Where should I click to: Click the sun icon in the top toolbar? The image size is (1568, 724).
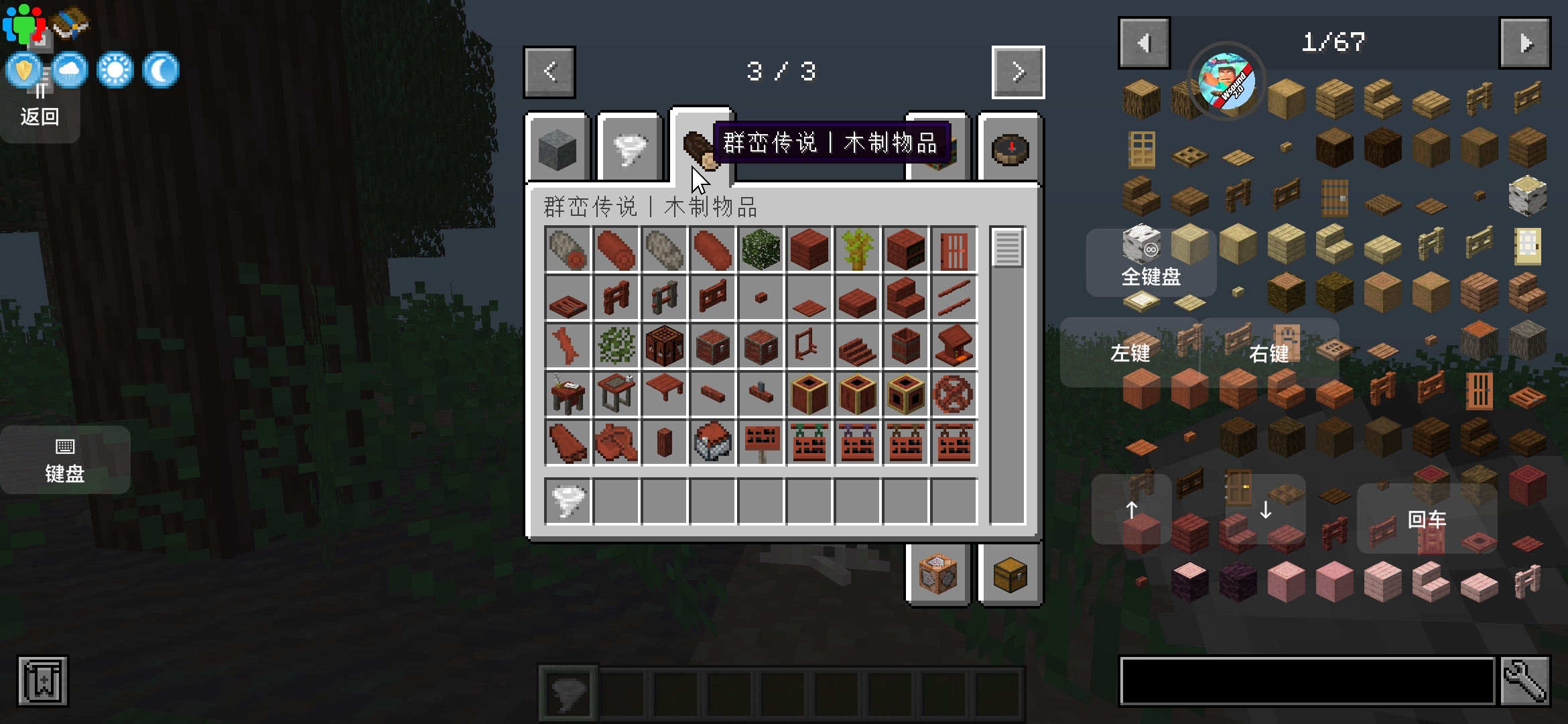tap(114, 70)
